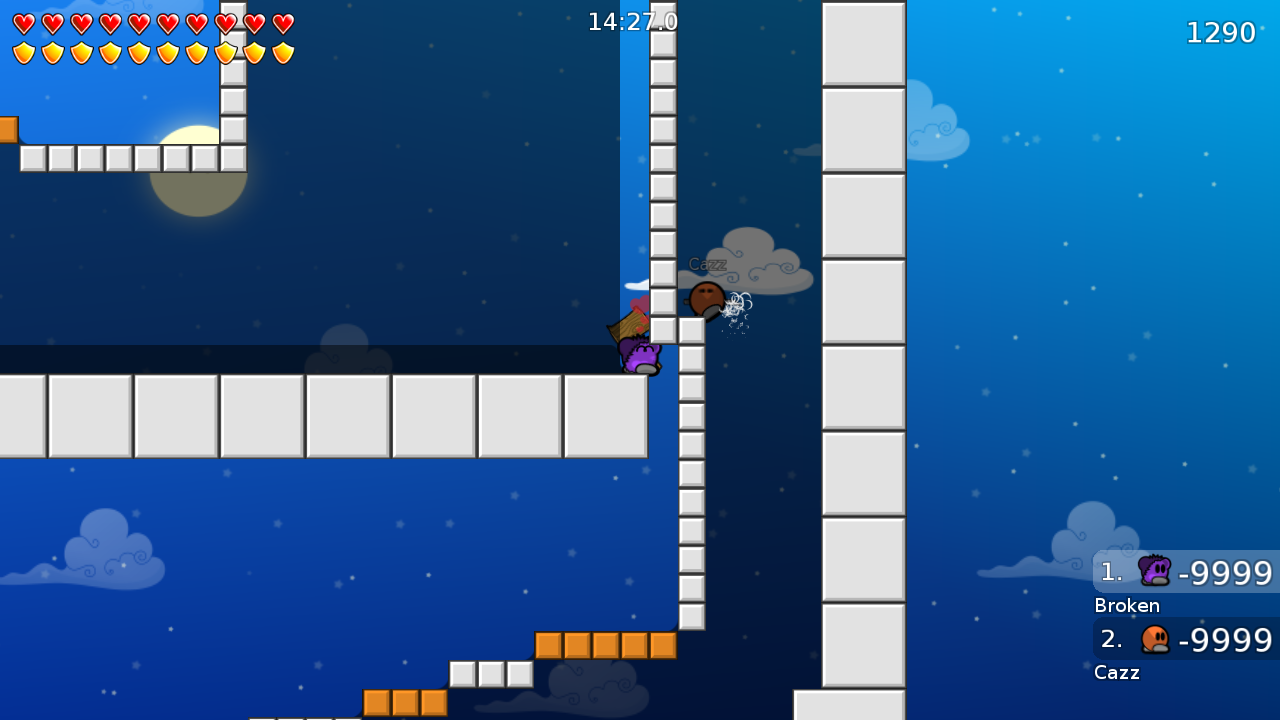This screenshot has width=1280, height=720.
Task: Click the brown Cazz character sprite
Action: pyautogui.click(x=706, y=299)
